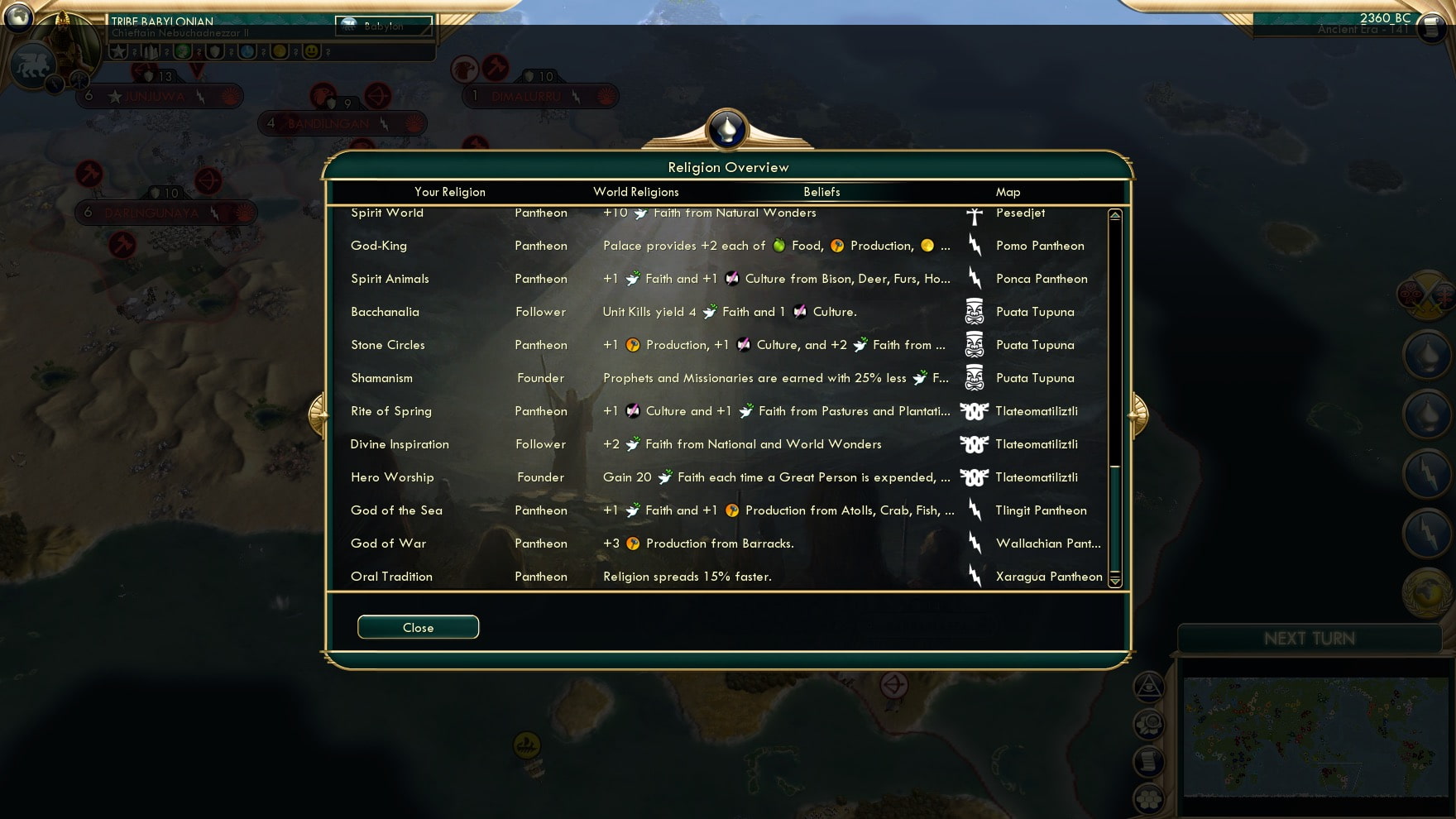Click the Puata Tupuna tiki icon beside Shamanism

[975, 378]
